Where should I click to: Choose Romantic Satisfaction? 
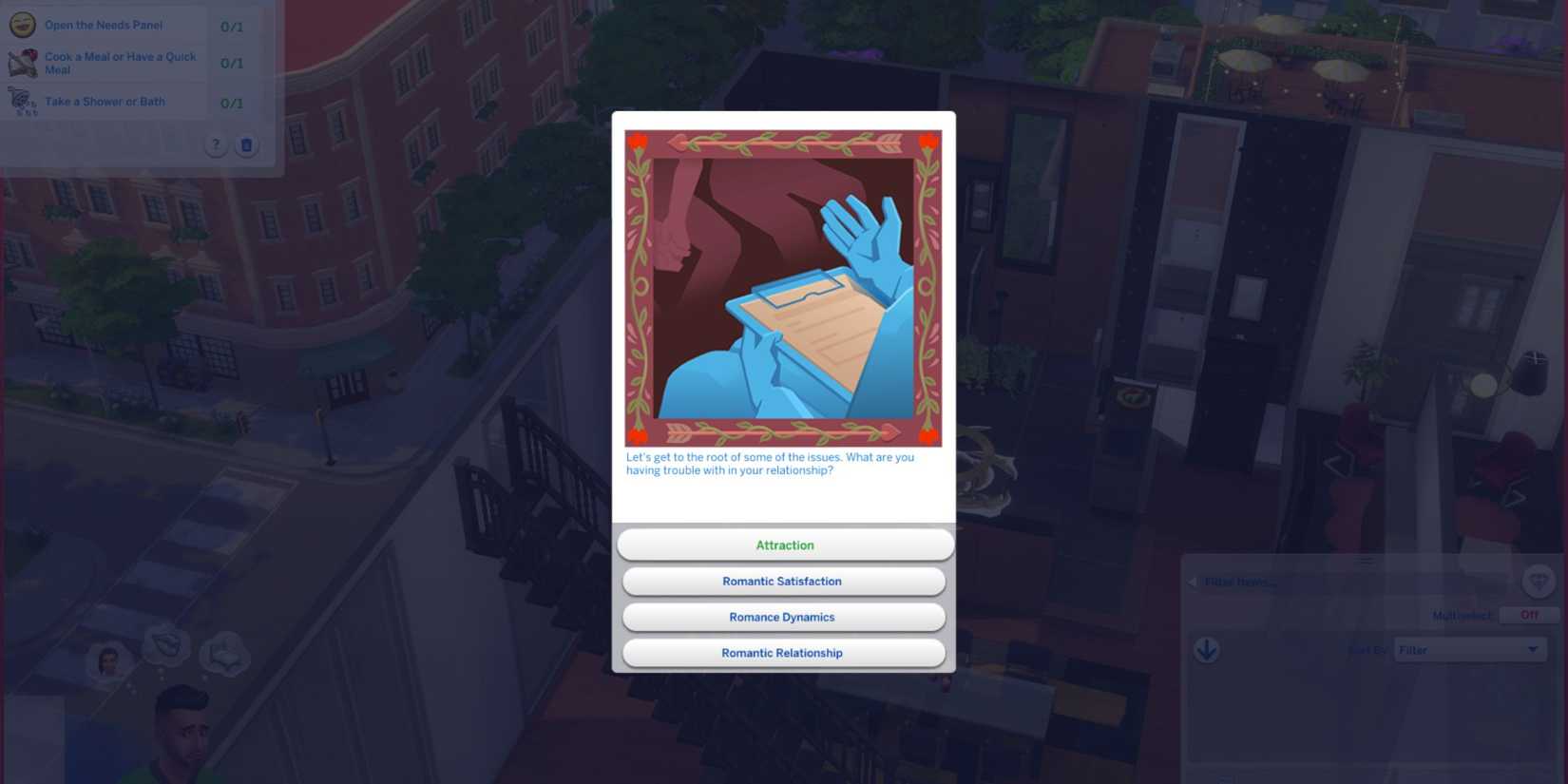point(783,581)
